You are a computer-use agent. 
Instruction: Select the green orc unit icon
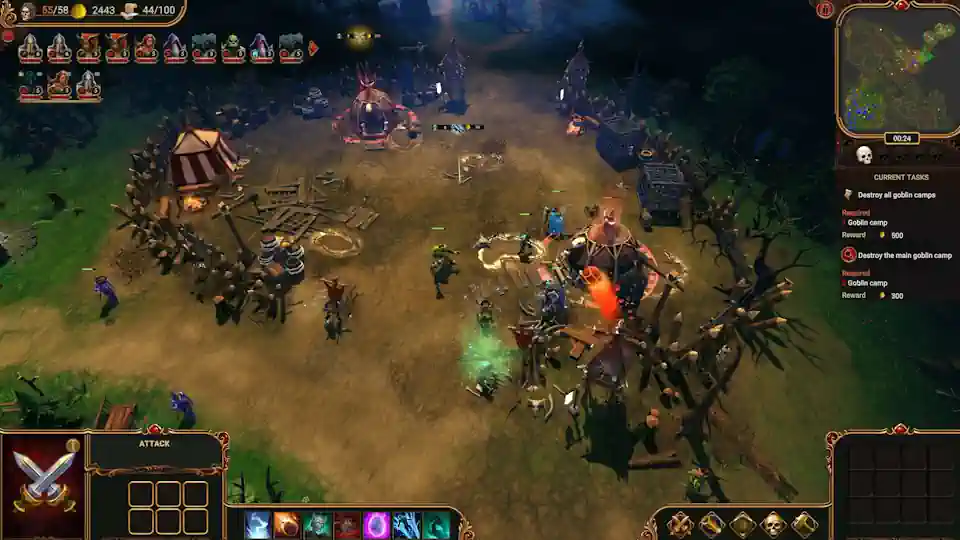(x=233, y=47)
